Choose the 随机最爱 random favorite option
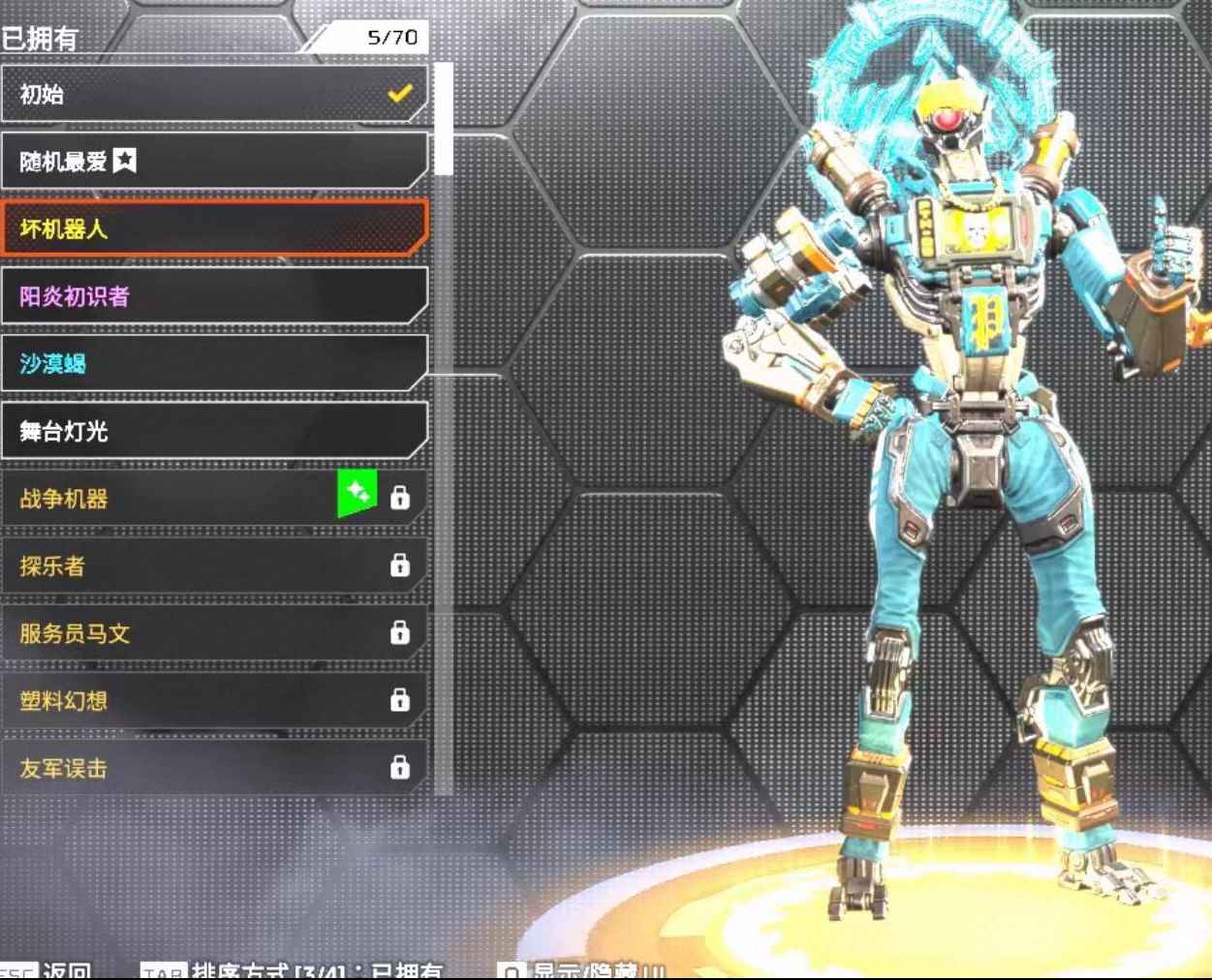This screenshot has height=980, width=1212. [213, 161]
